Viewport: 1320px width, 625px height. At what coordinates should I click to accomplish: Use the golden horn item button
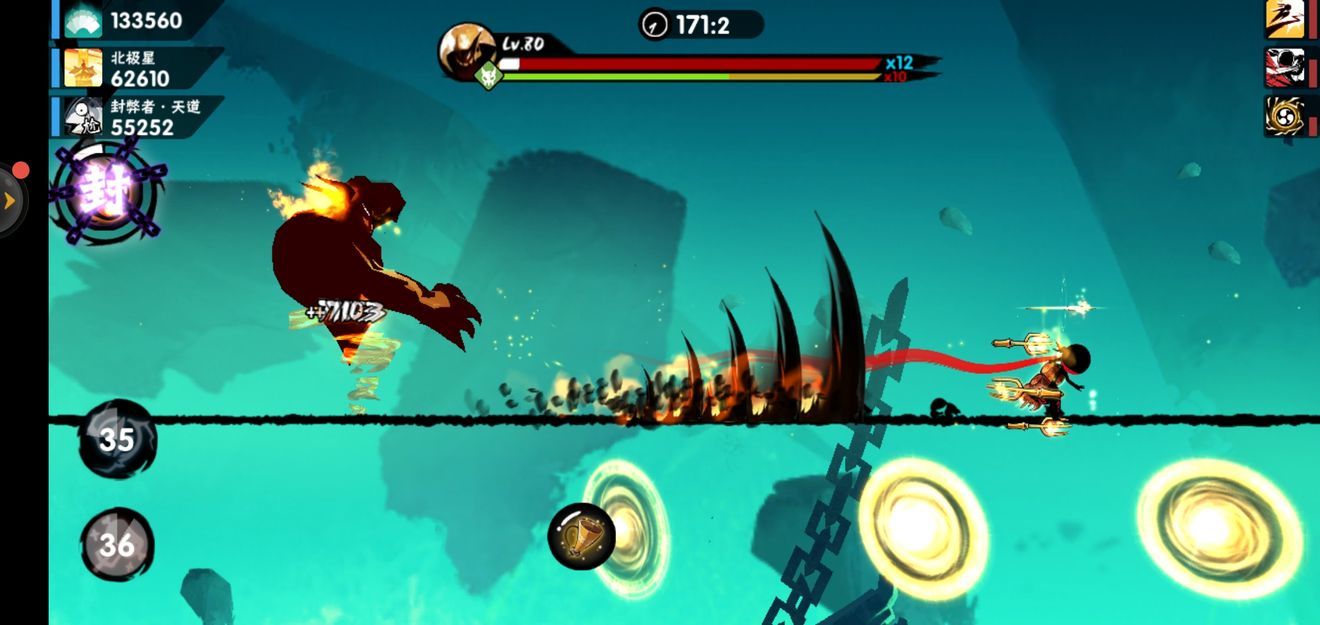(x=581, y=536)
